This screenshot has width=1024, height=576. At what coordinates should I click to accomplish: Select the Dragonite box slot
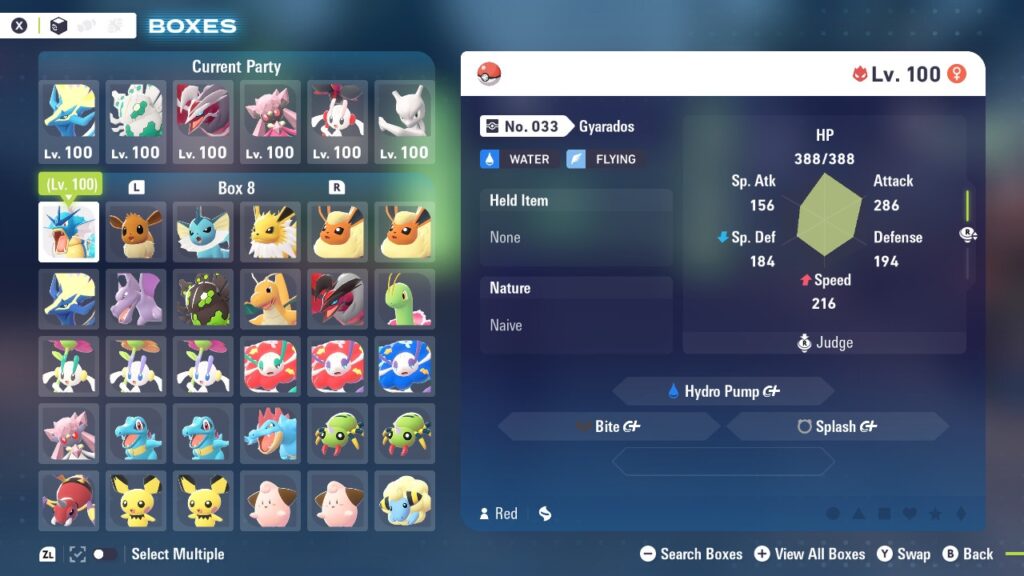click(x=270, y=299)
